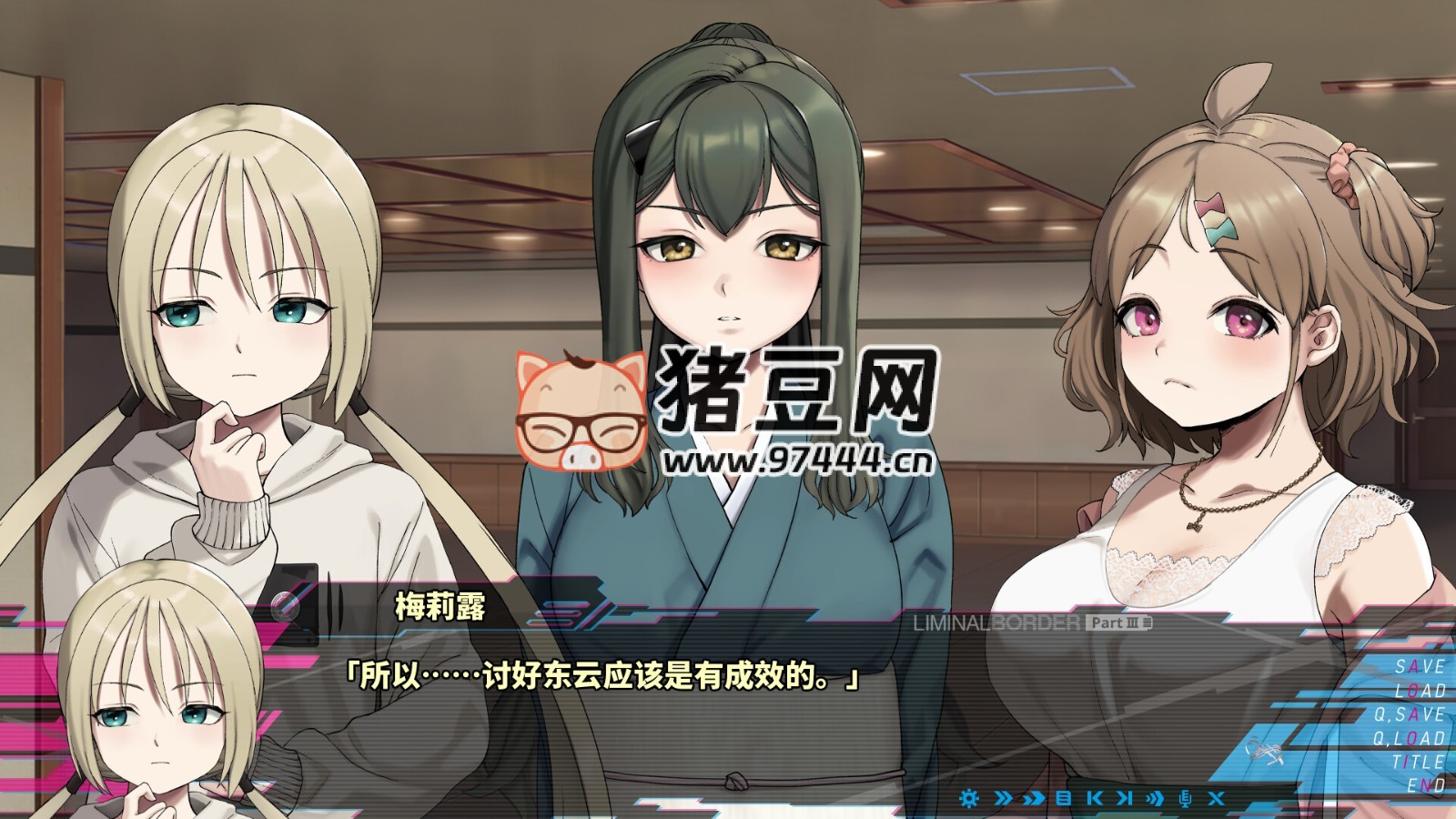Replay voice with the microphone icon
This screenshot has width=1456, height=819.
(1187, 798)
